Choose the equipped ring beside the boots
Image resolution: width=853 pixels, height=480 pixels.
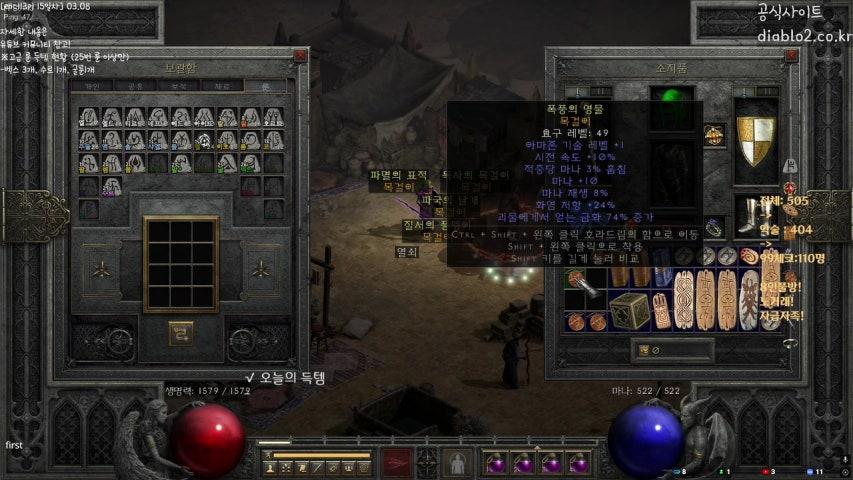714,227
